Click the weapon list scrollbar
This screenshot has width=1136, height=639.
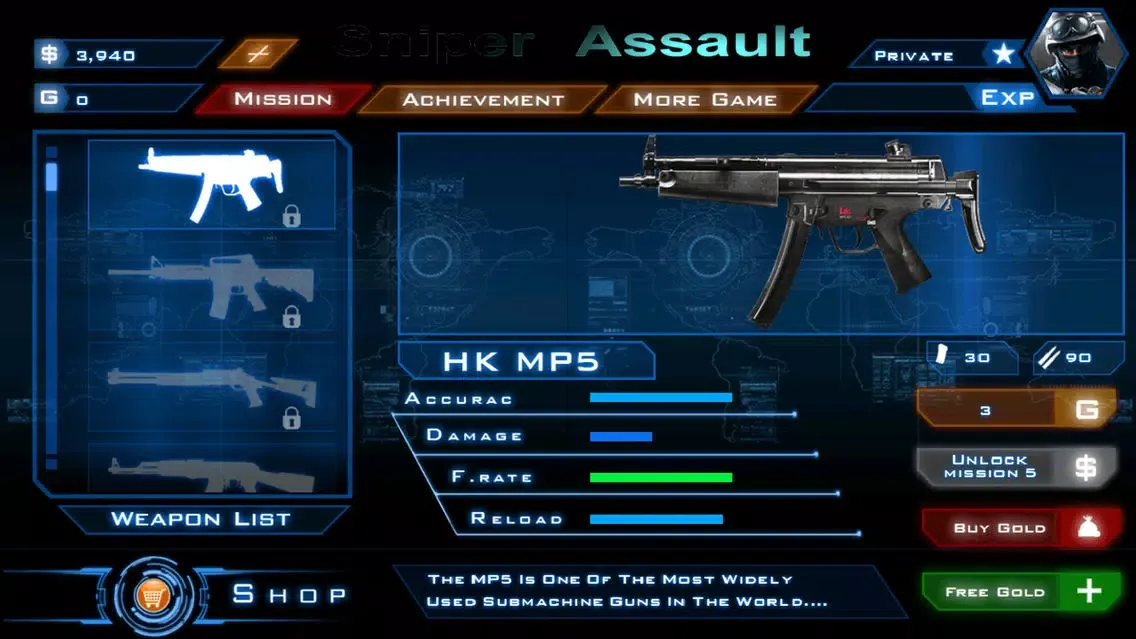click(52, 176)
